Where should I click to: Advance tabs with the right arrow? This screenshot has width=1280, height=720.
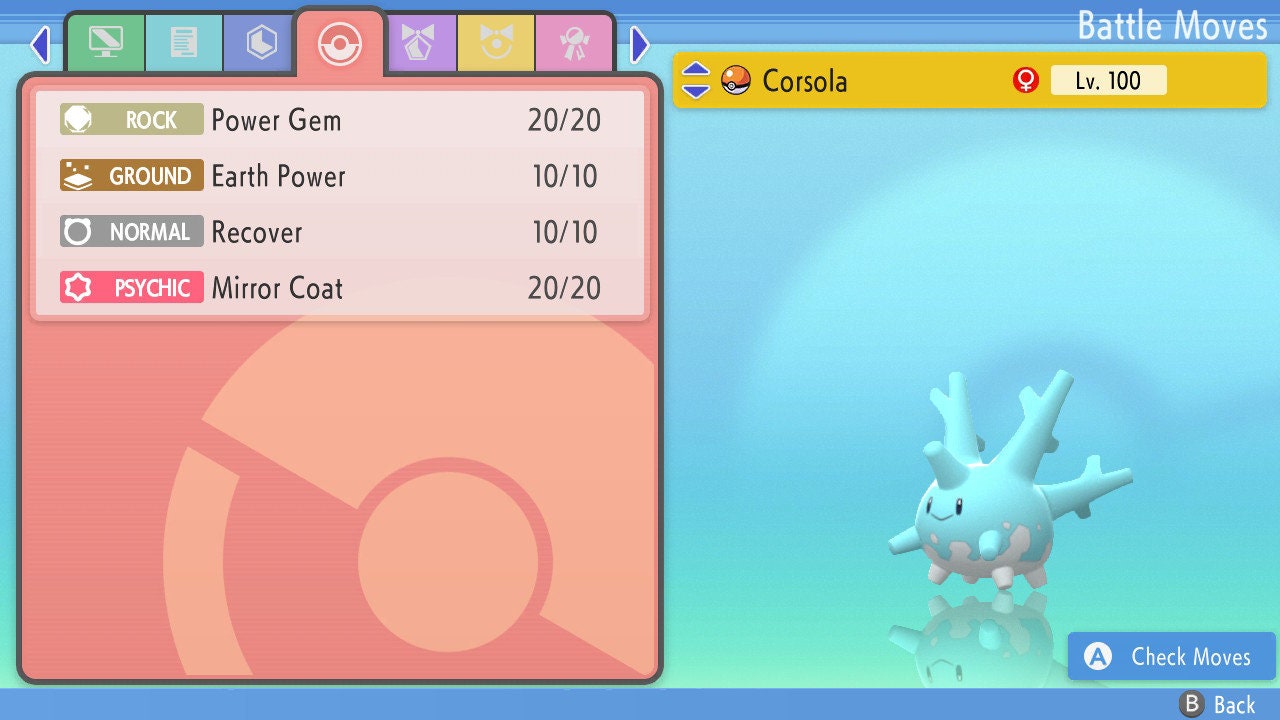coord(640,44)
